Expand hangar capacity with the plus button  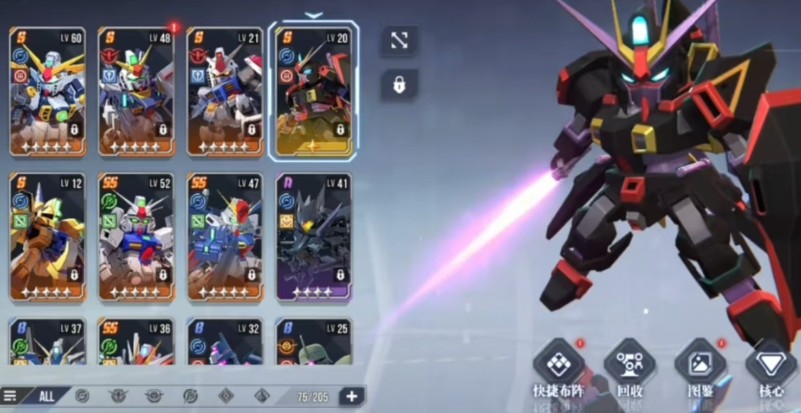click(351, 396)
